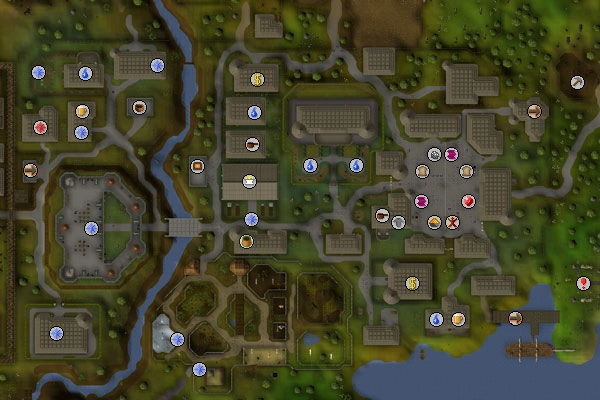Click the crossed-out red X marker
The image size is (600, 400).
452,221
